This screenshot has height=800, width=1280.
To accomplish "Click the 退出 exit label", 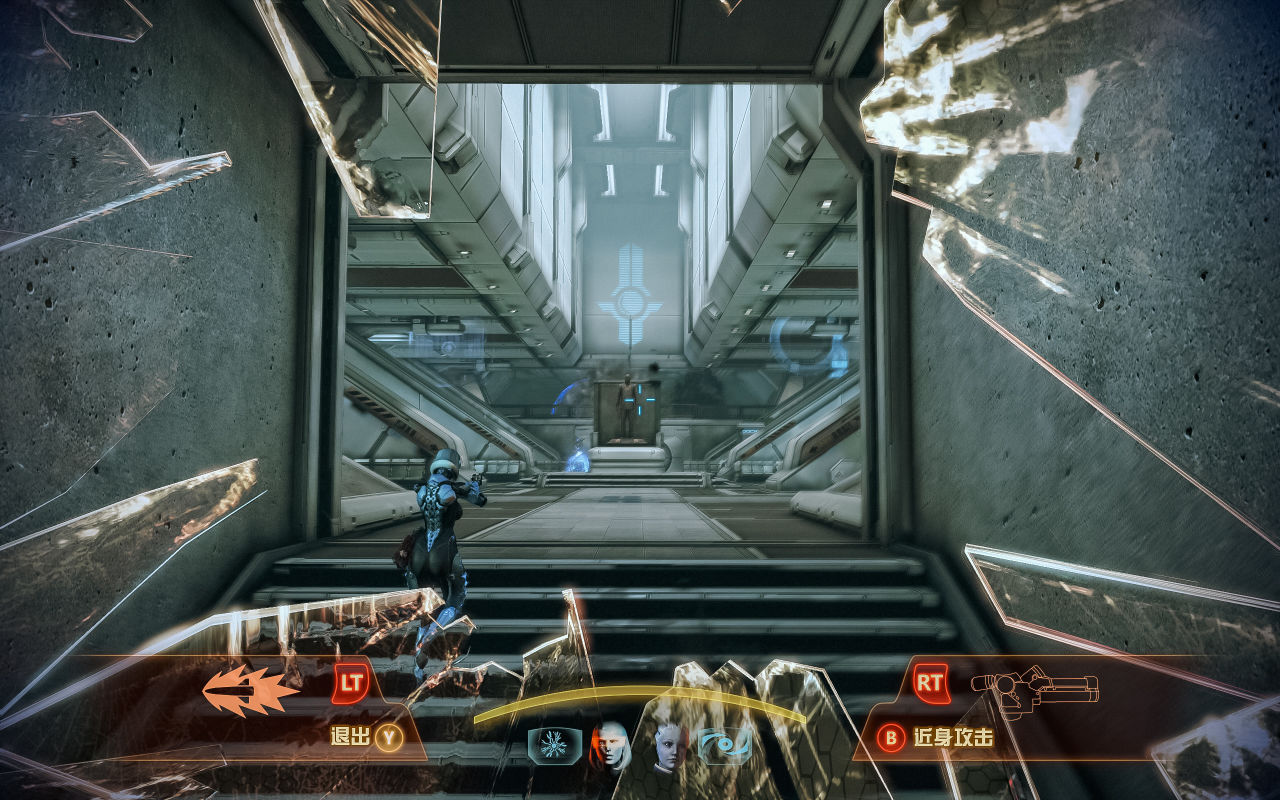I will tap(350, 738).
